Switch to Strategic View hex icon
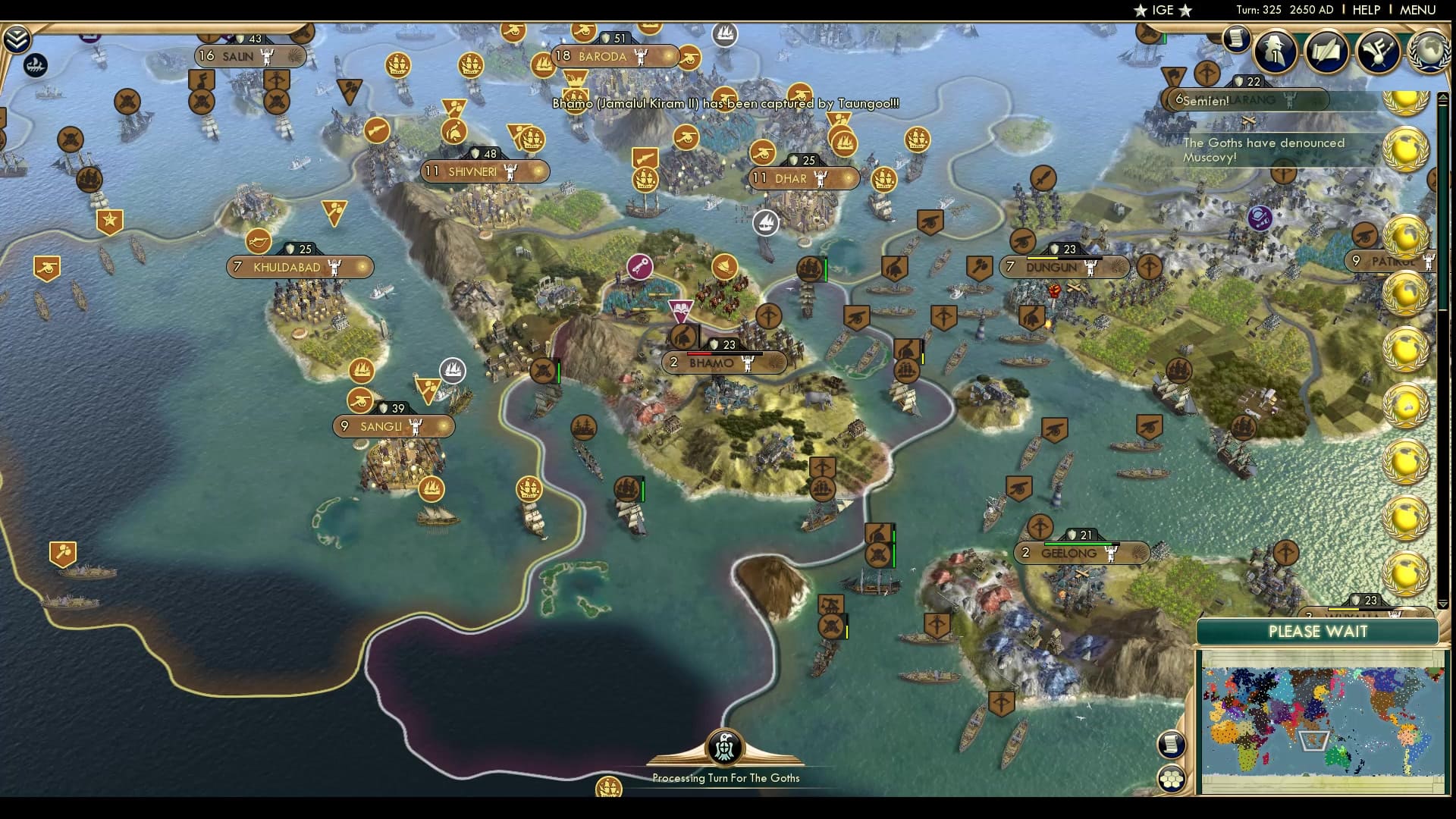Screen dimensions: 1456x819 pyautogui.click(x=1172, y=777)
